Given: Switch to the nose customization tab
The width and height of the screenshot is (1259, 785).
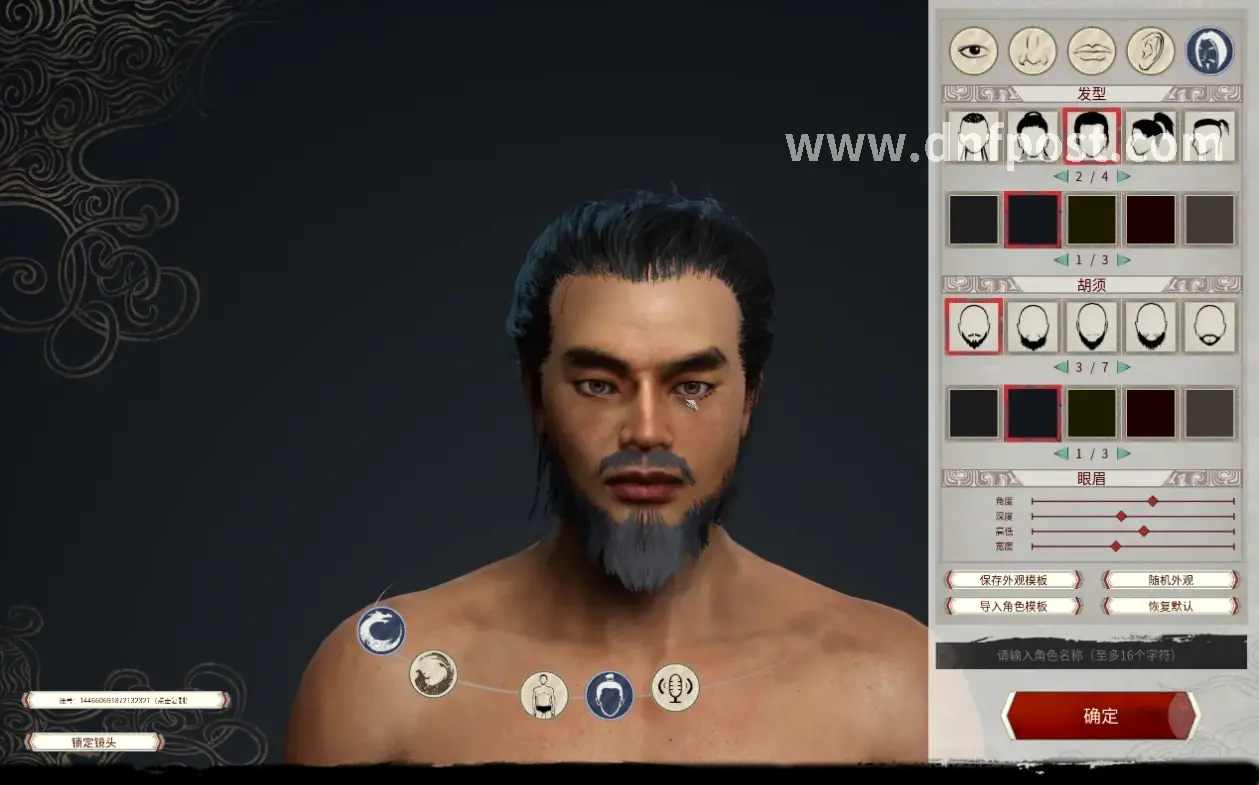Looking at the screenshot, I should tap(1032, 51).
